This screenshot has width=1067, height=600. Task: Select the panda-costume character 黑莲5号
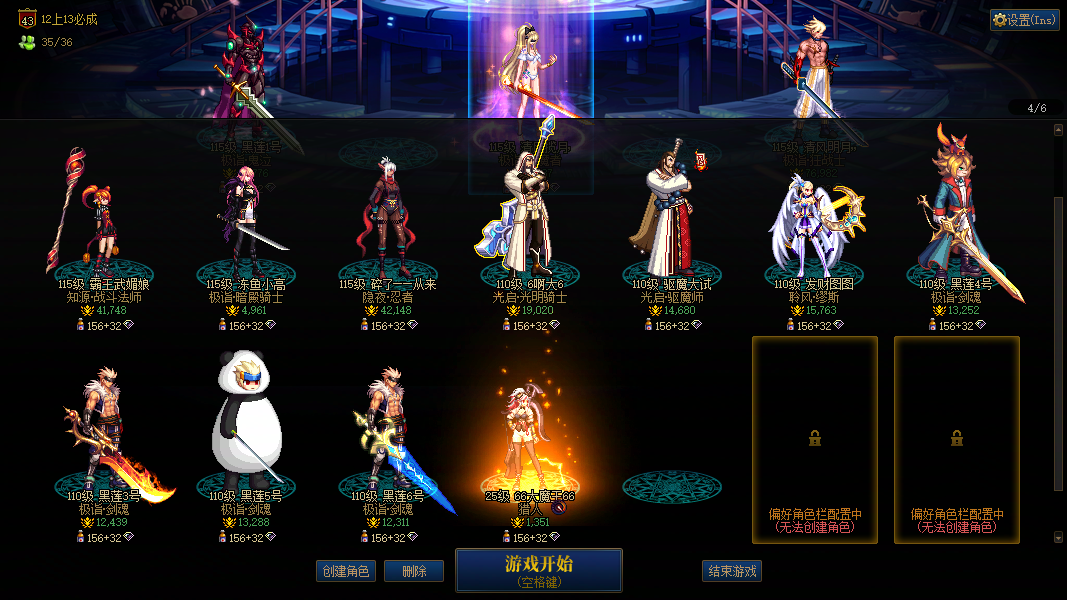click(x=246, y=430)
